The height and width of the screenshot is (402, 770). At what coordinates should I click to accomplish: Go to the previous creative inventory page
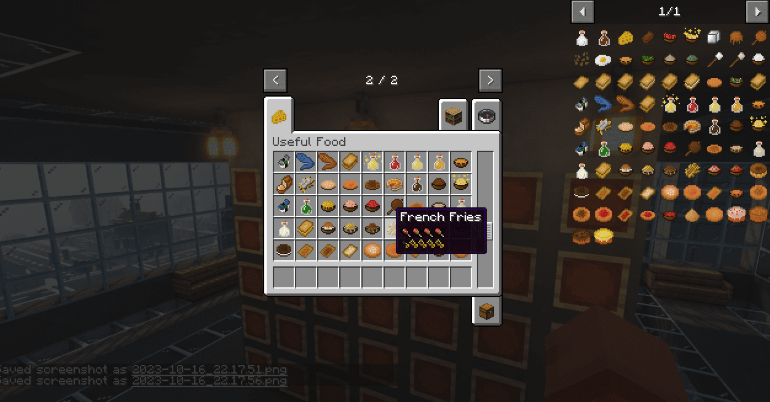pyautogui.click(x=277, y=80)
